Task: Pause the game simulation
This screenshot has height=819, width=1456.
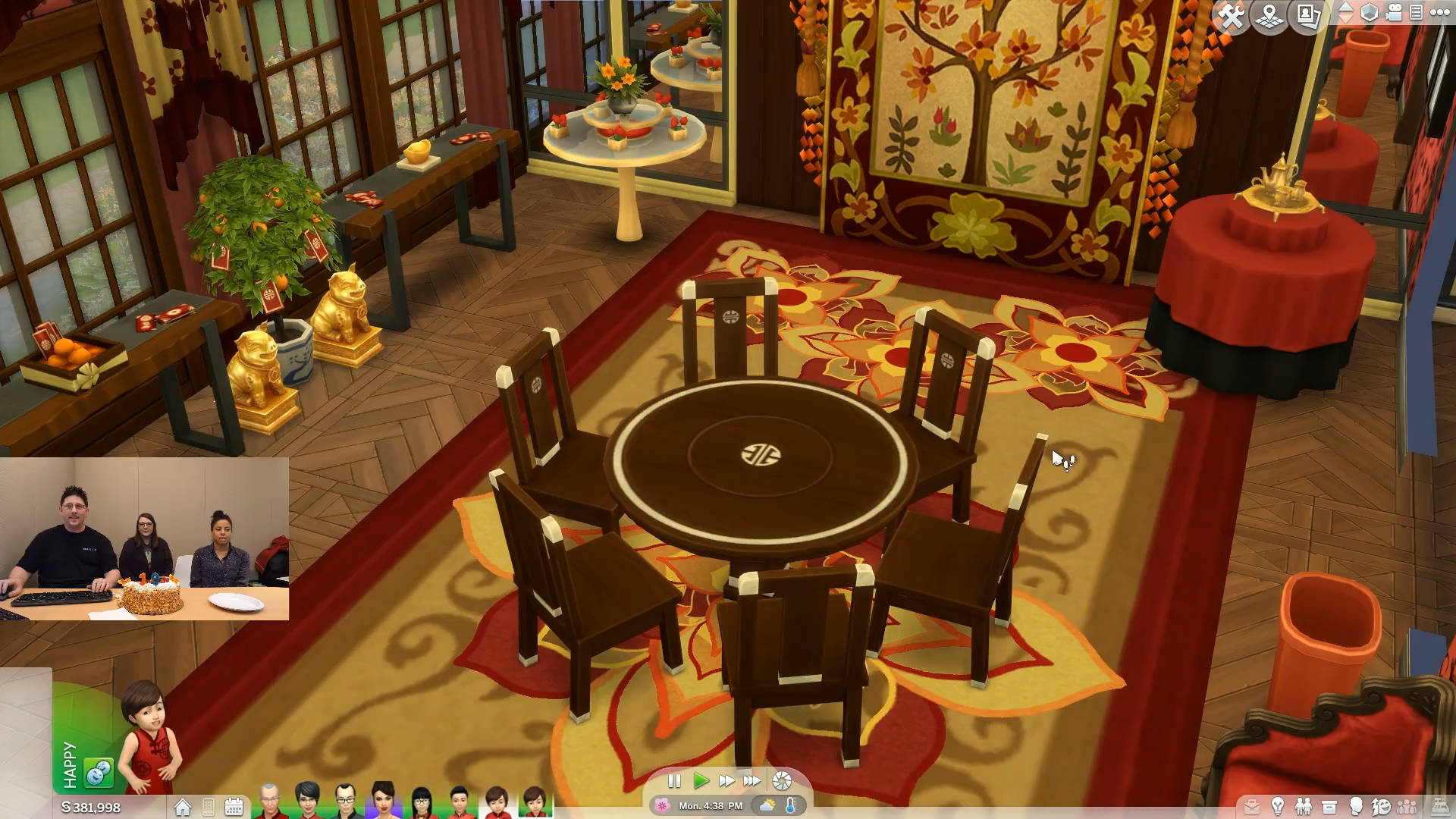Action: 674,781
